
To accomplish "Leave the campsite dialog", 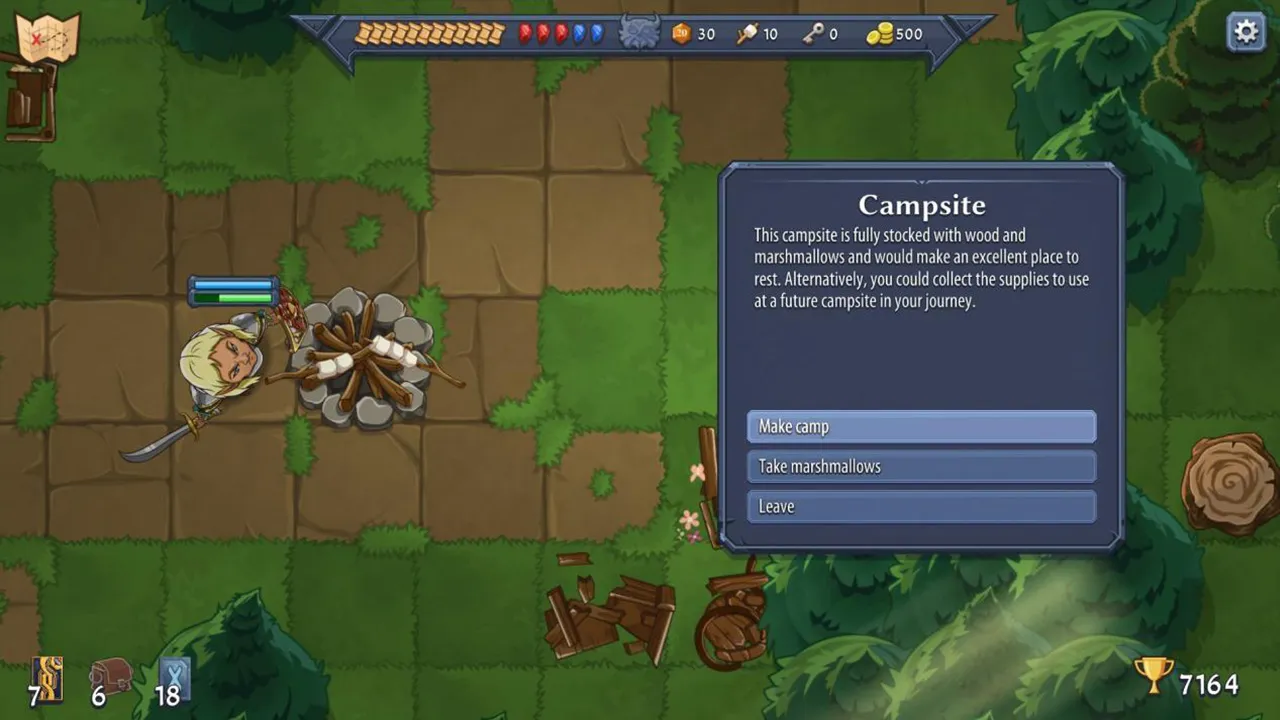I will (x=921, y=506).
